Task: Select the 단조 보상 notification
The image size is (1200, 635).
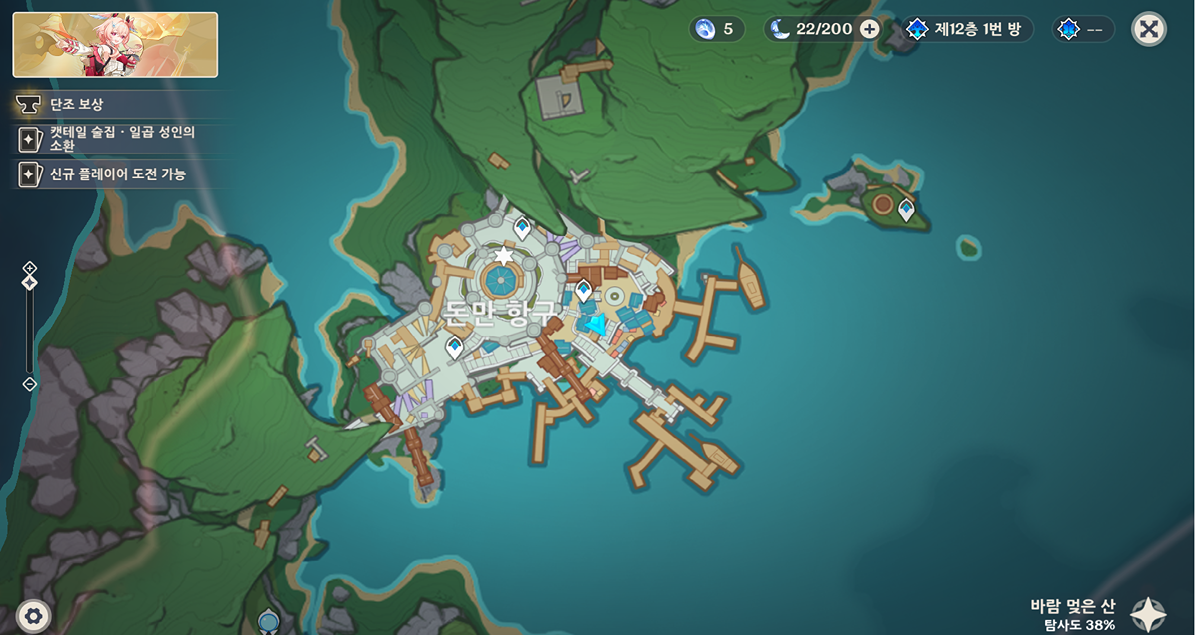Action: point(77,104)
